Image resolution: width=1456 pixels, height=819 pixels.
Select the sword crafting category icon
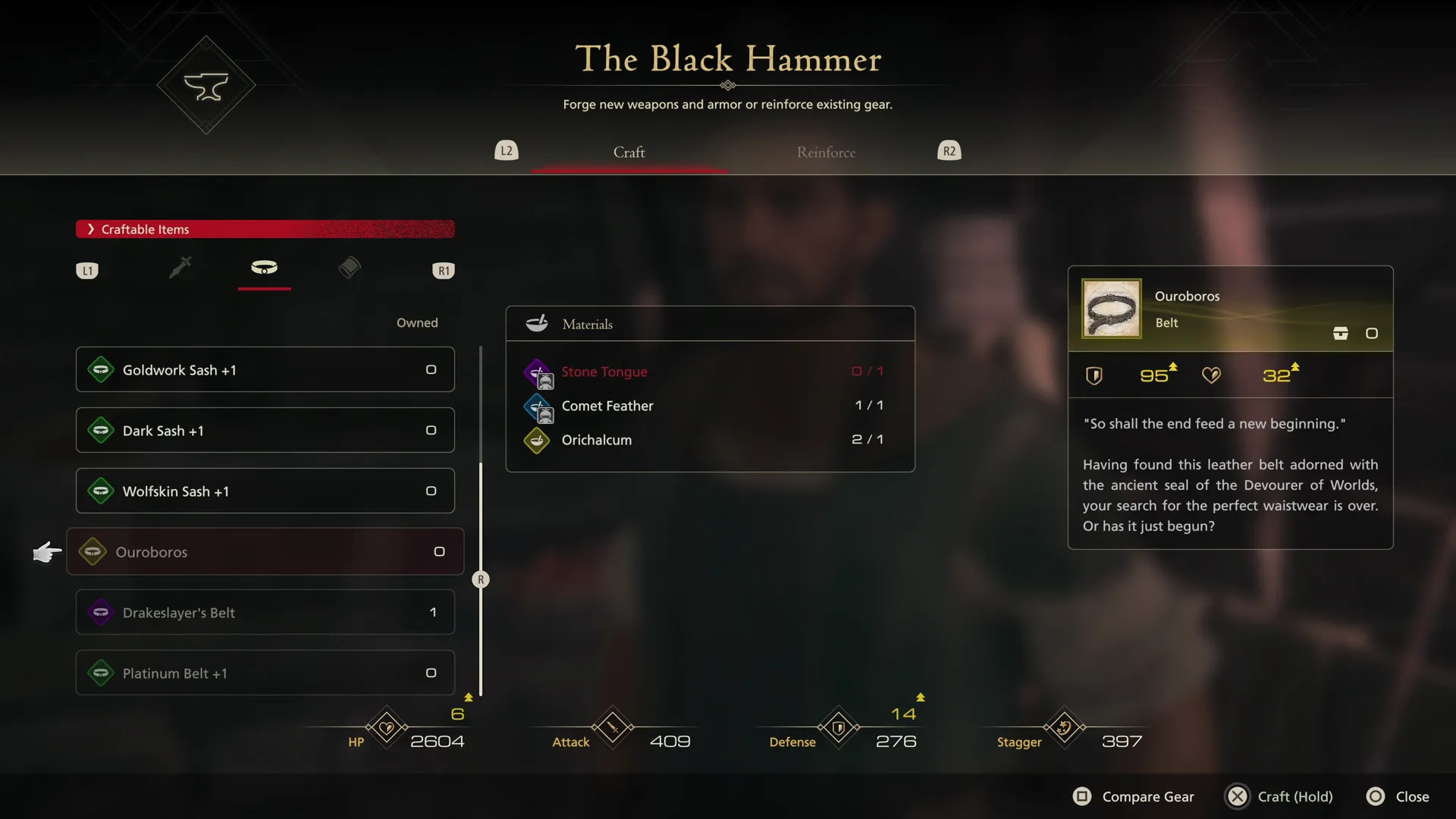(x=180, y=268)
